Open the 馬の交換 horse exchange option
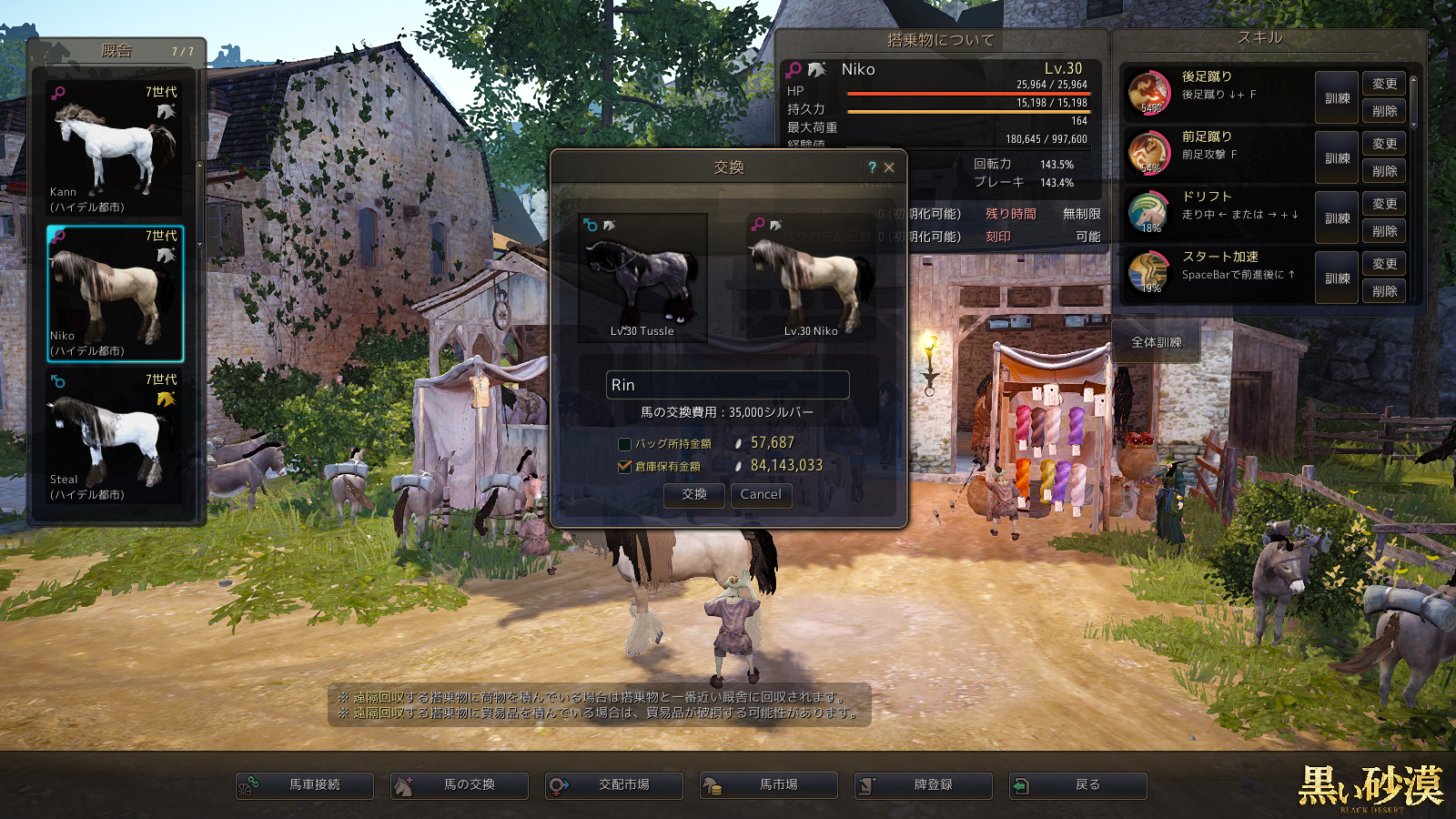The width and height of the screenshot is (1456, 819). (x=460, y=785)
